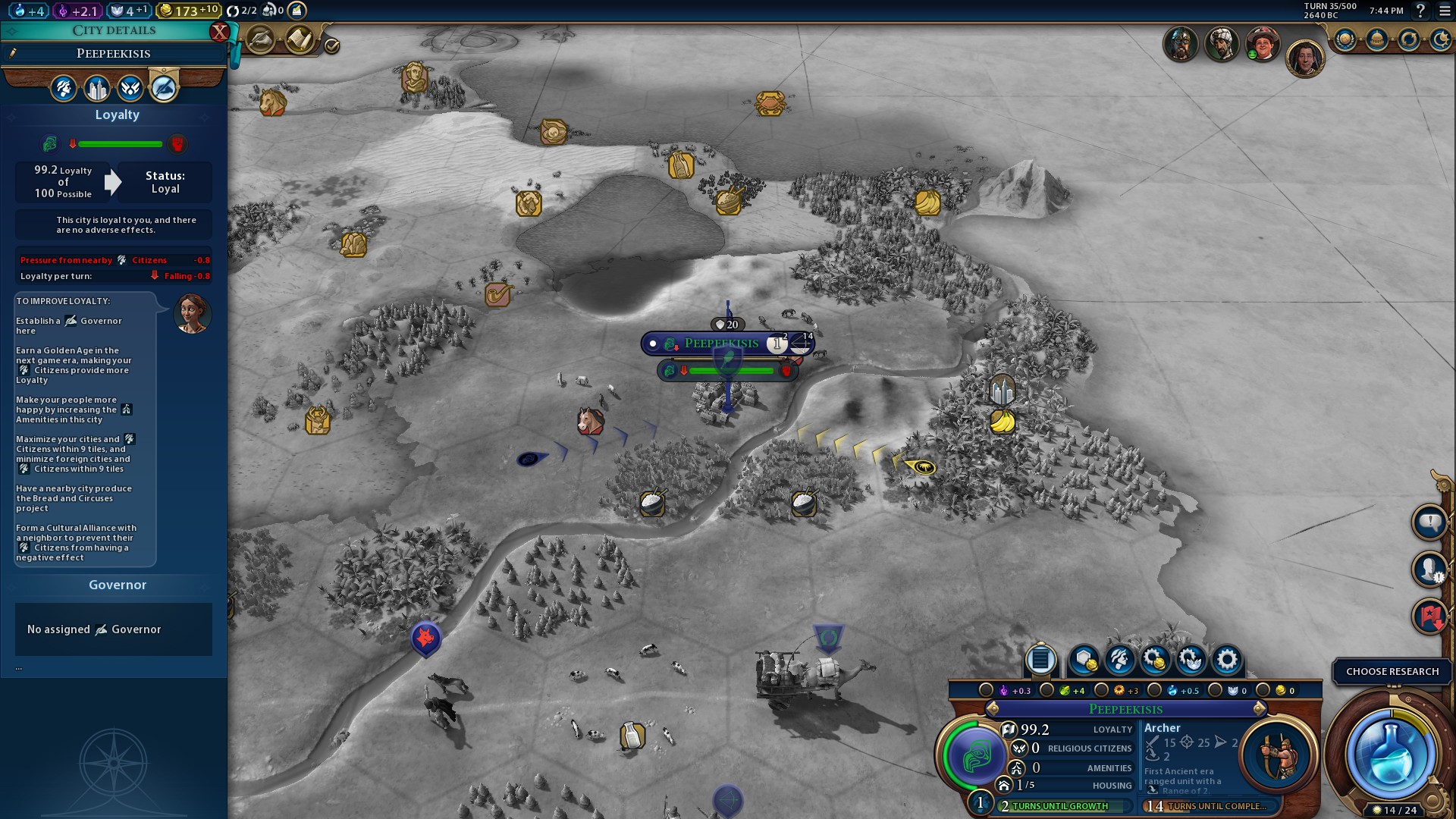1456x819 pixels.
Task: Open the purchase-with-faith gear icon
Action: 1192,661
